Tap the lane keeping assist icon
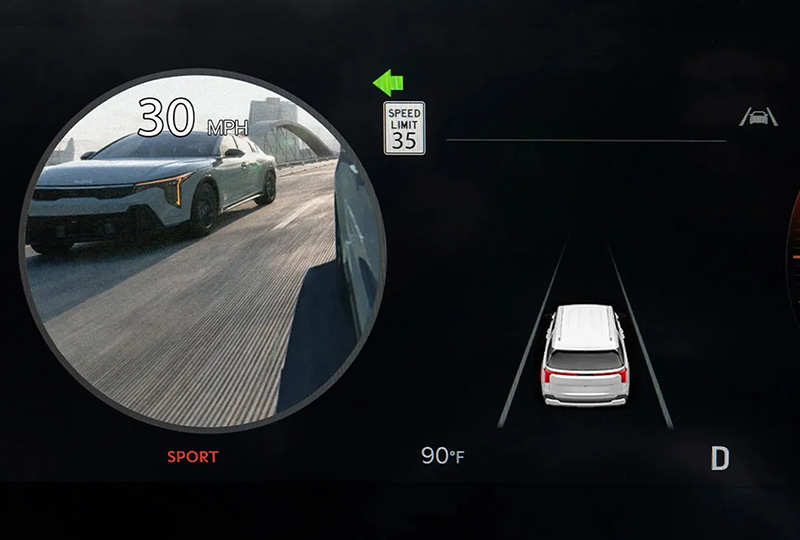Screen dimensions: 800x540 (758, 118)
